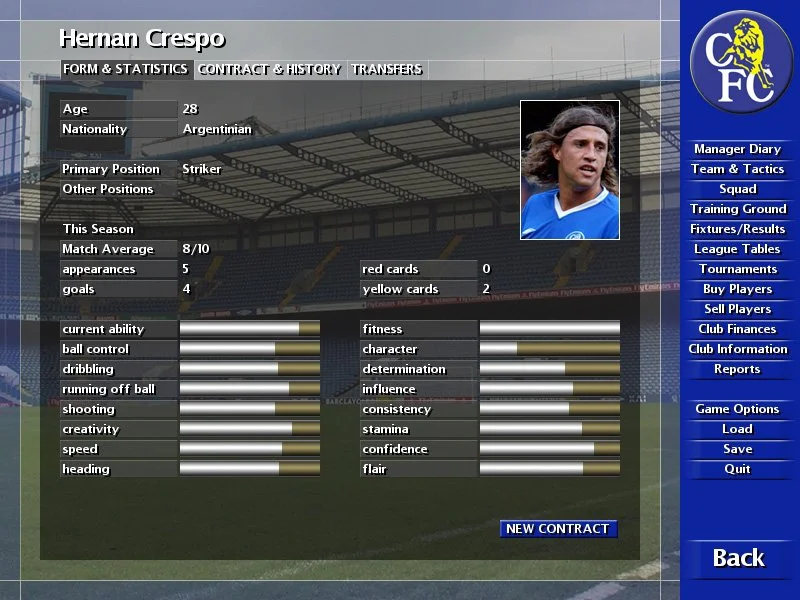Check Club Finances
Screen dimensions: 800x600
[738, 329]
